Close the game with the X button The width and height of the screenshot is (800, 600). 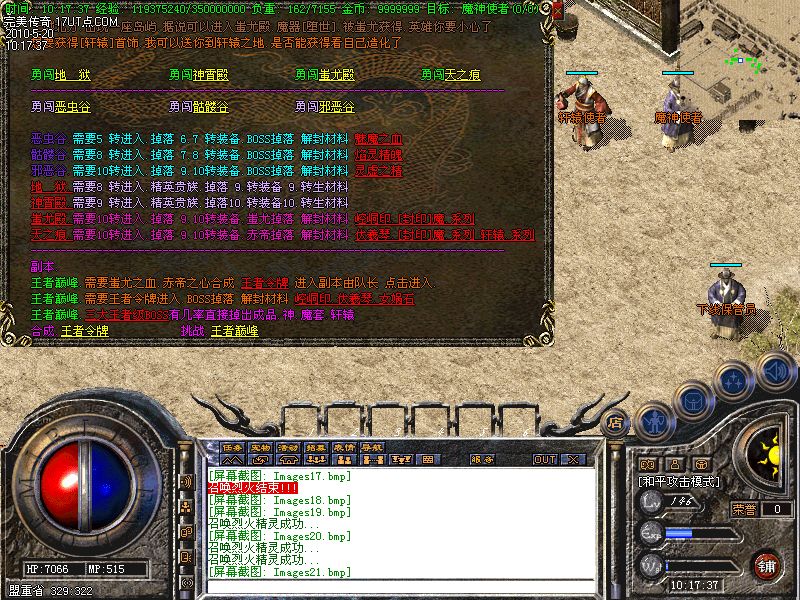tap(573, 459)
